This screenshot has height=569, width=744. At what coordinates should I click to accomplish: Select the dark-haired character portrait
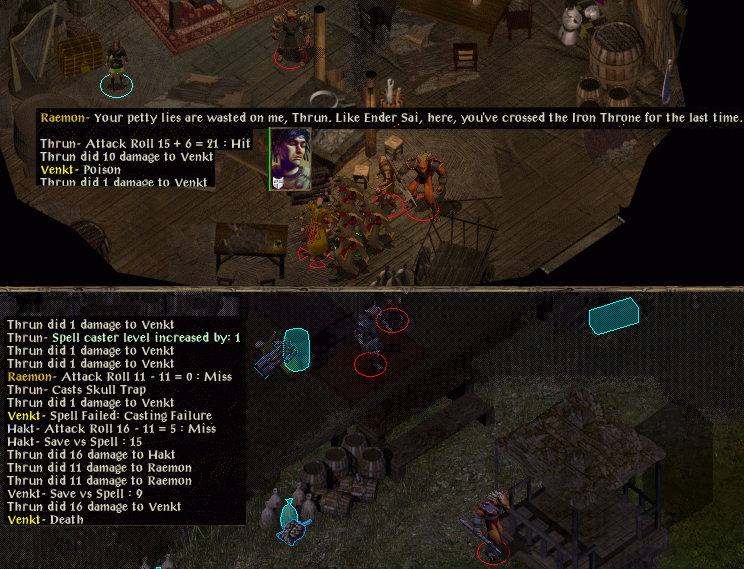click(289, 158)
